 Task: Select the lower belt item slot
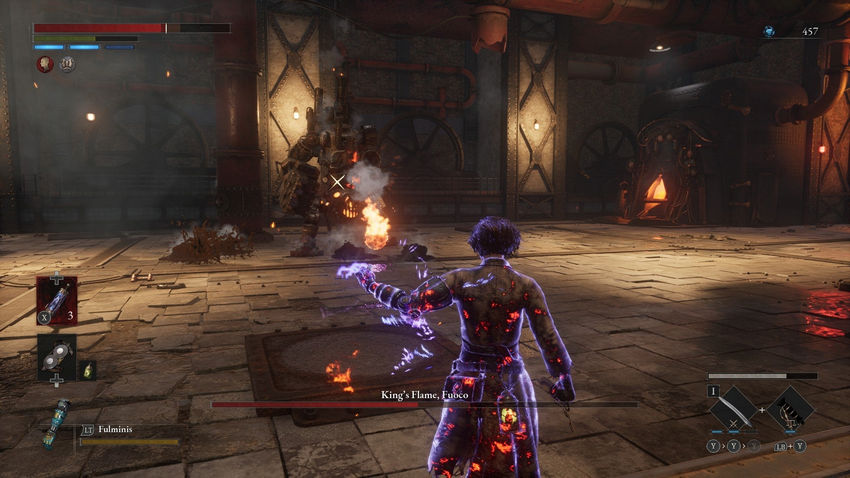(x=56, y=357)
